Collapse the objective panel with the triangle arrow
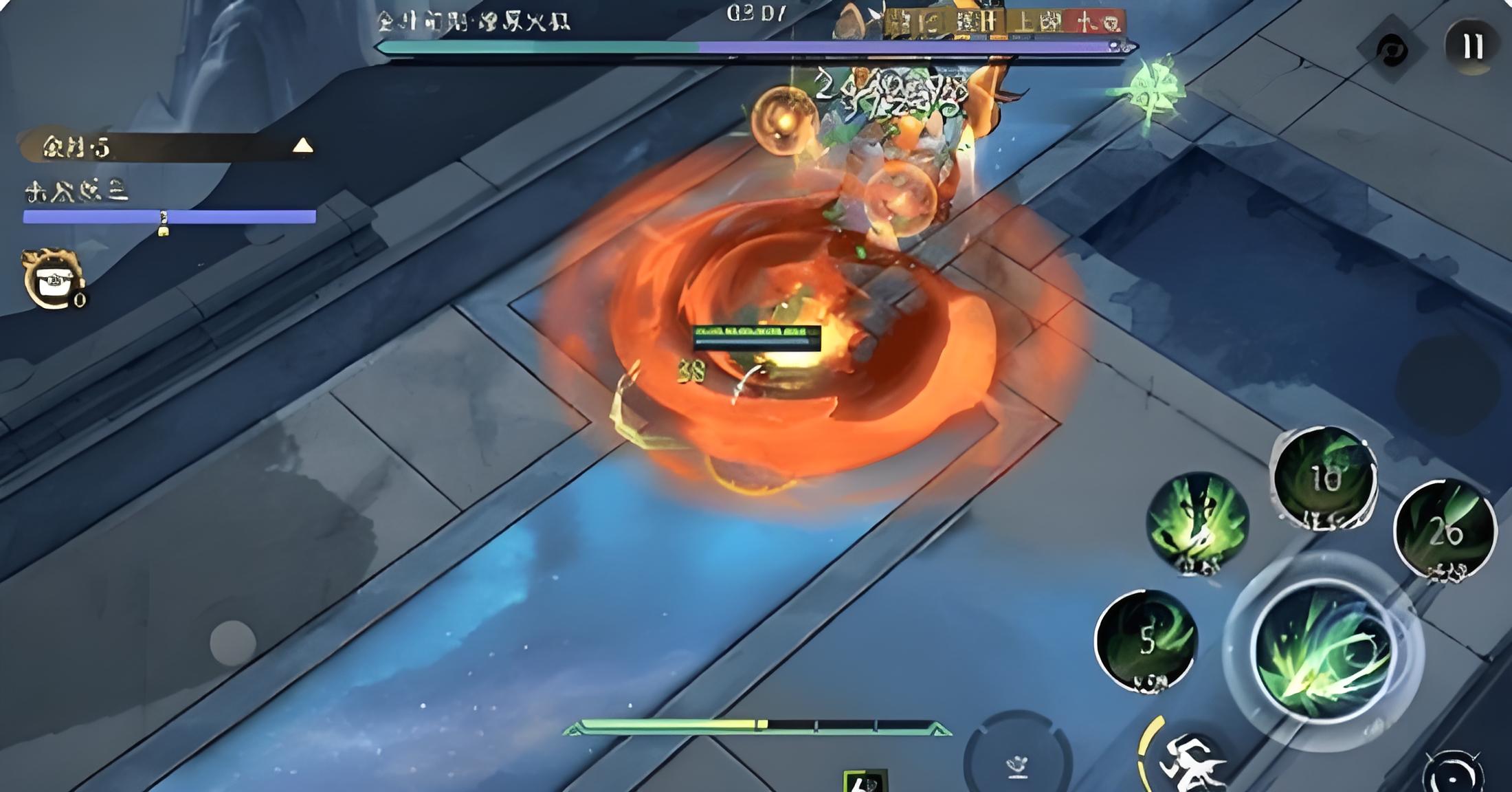Screen dimensions: 1512x792 [x=302, y=146]
